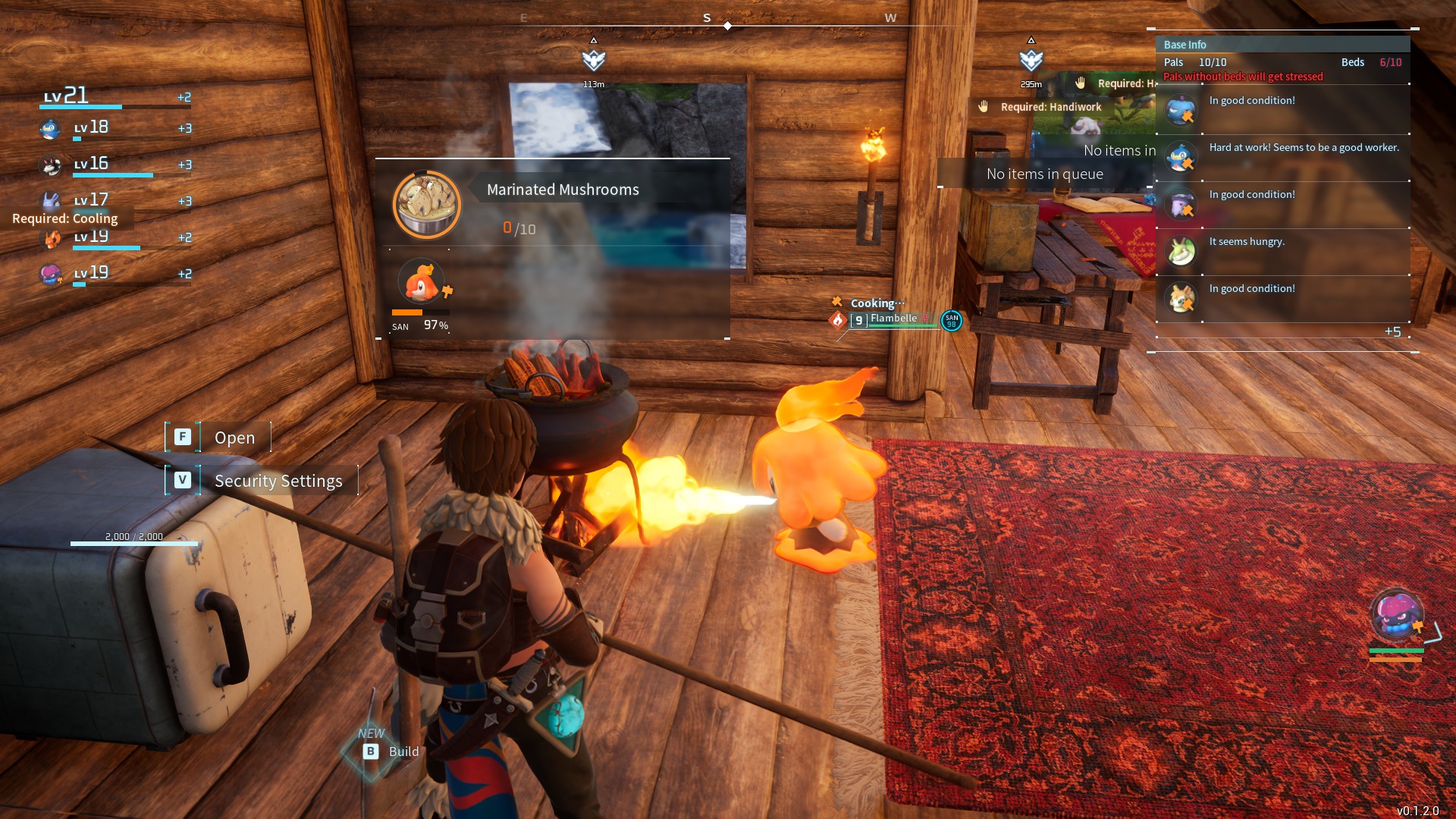Show the five more base Pals (+5)
Image resolution: width=1456 pixels, height=819 pixels.
[1392, 331]
